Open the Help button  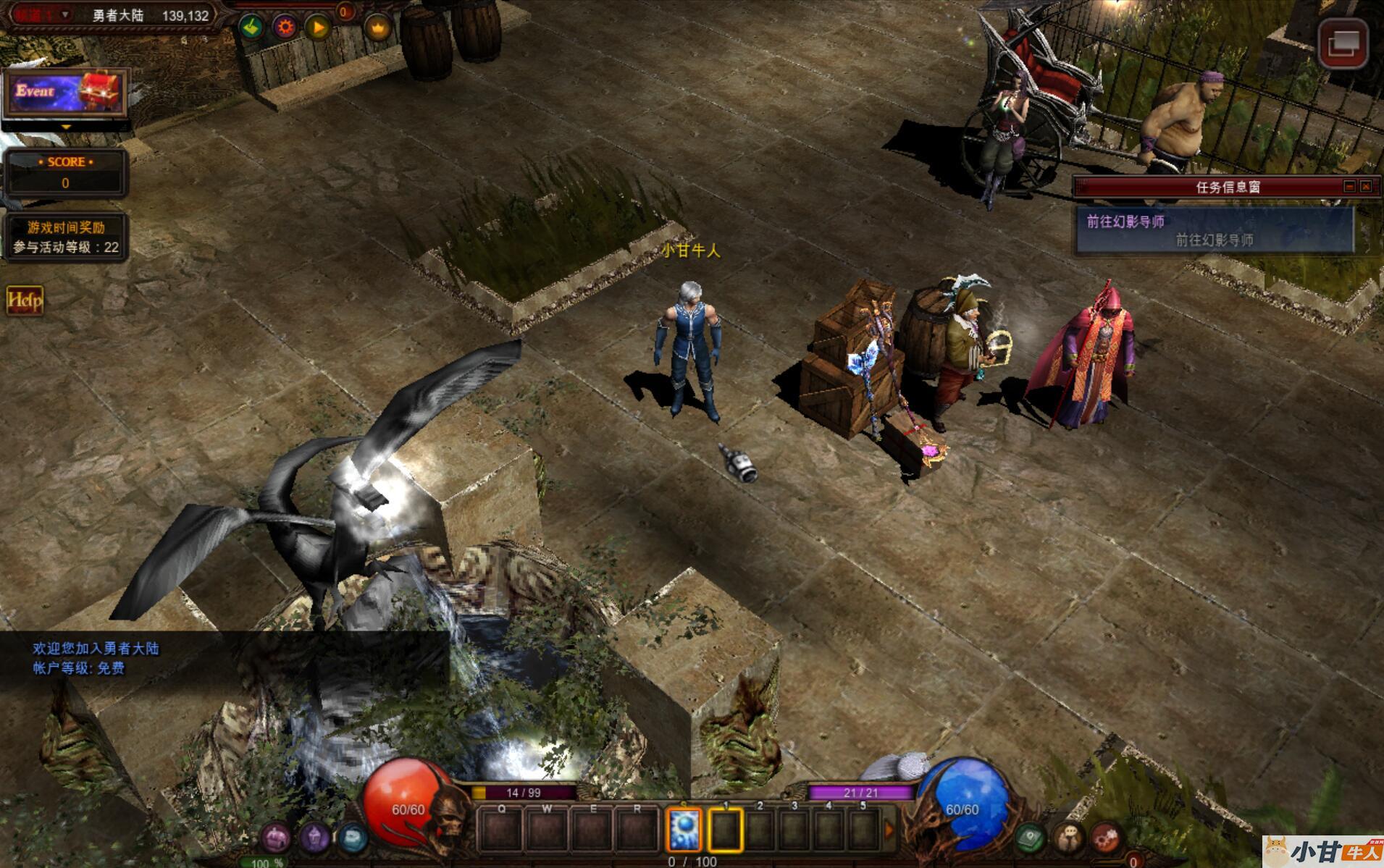click(25, 300)
